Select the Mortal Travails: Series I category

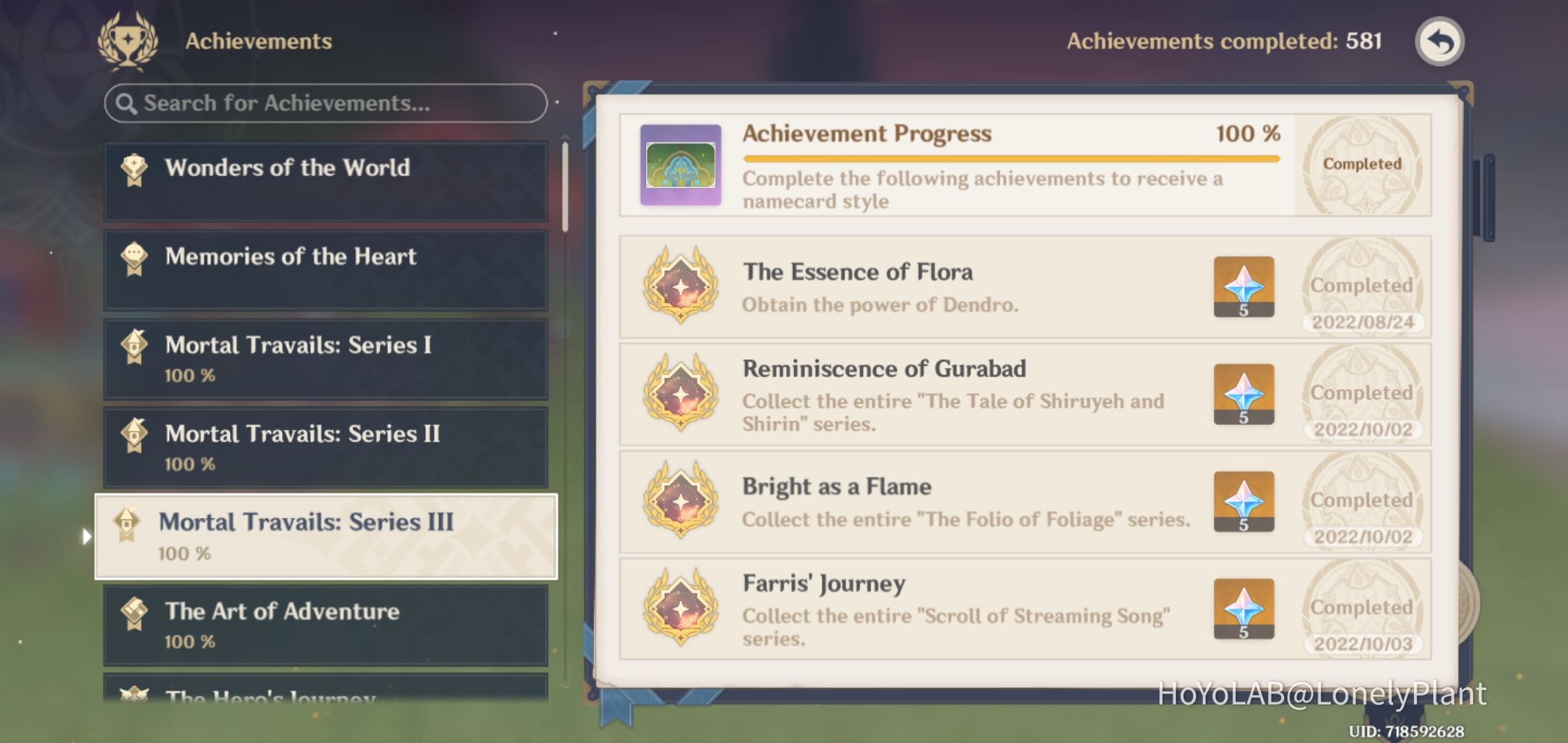pos(323,358)
